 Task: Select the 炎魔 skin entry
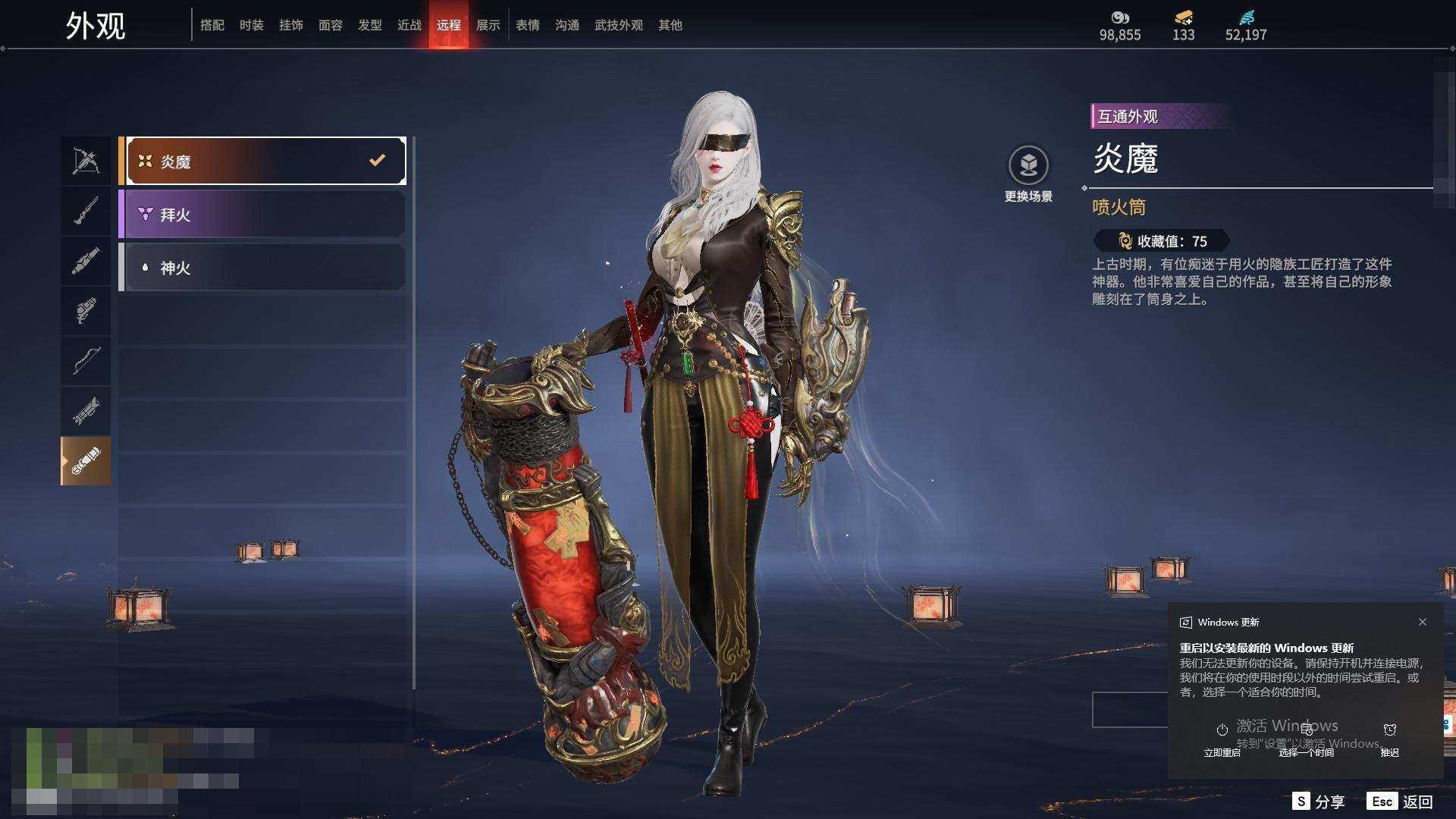pyautogui.click(x=262, y=161)
